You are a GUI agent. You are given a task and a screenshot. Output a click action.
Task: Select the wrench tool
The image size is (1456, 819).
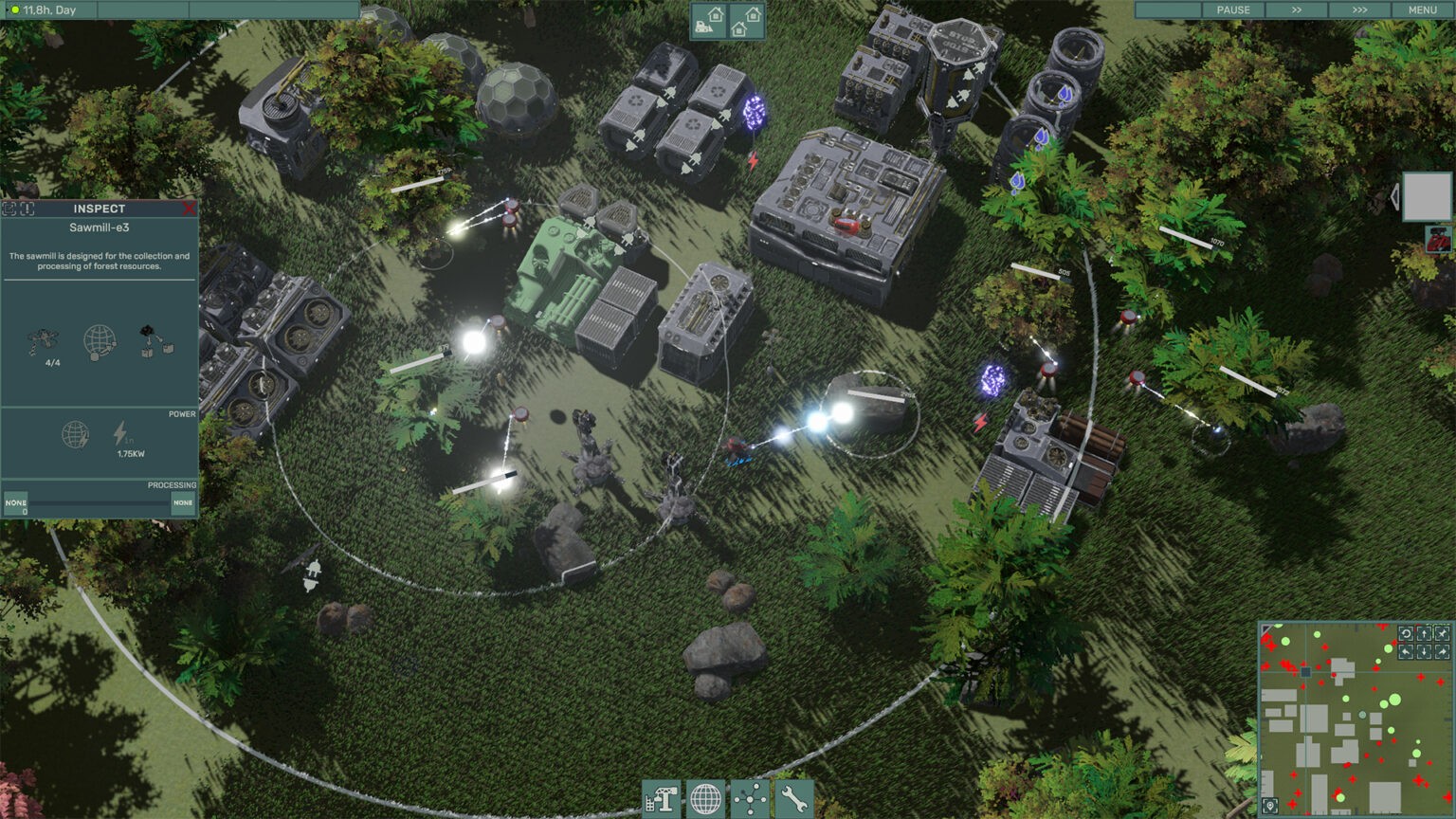coord(794,800)
